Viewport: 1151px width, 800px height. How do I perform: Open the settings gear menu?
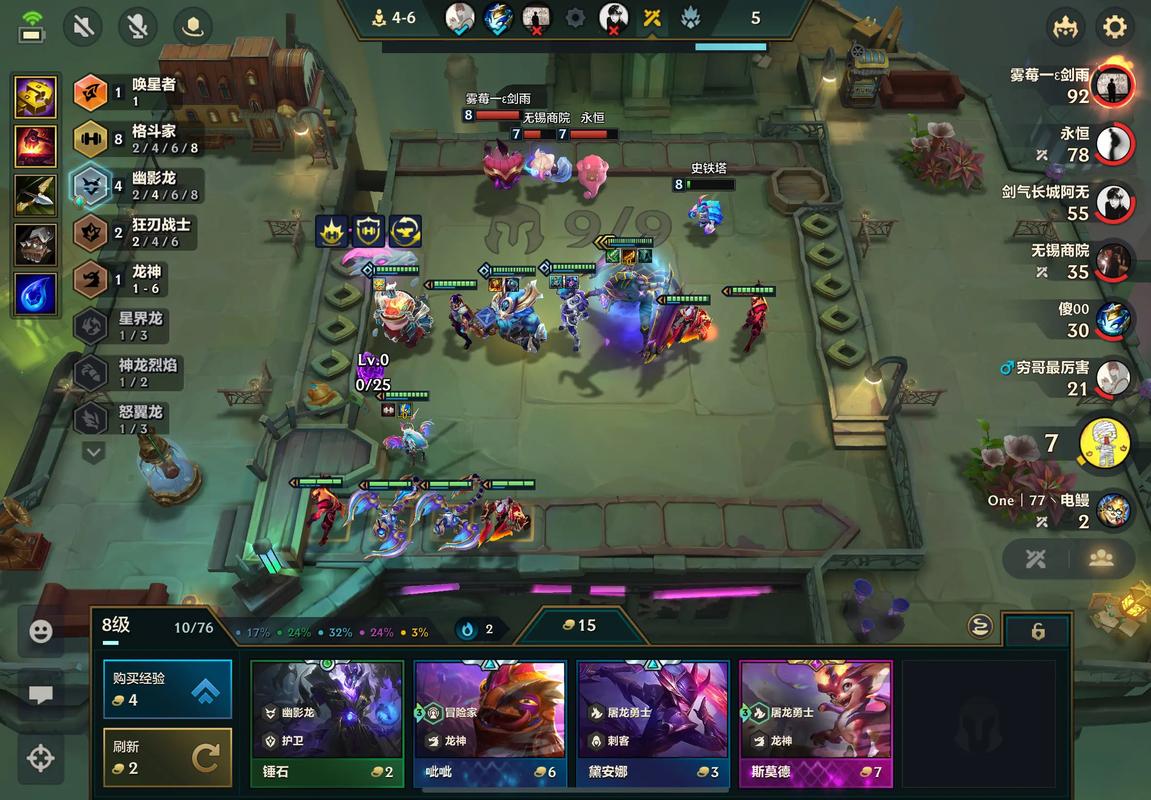click(x=1114, y=27)
